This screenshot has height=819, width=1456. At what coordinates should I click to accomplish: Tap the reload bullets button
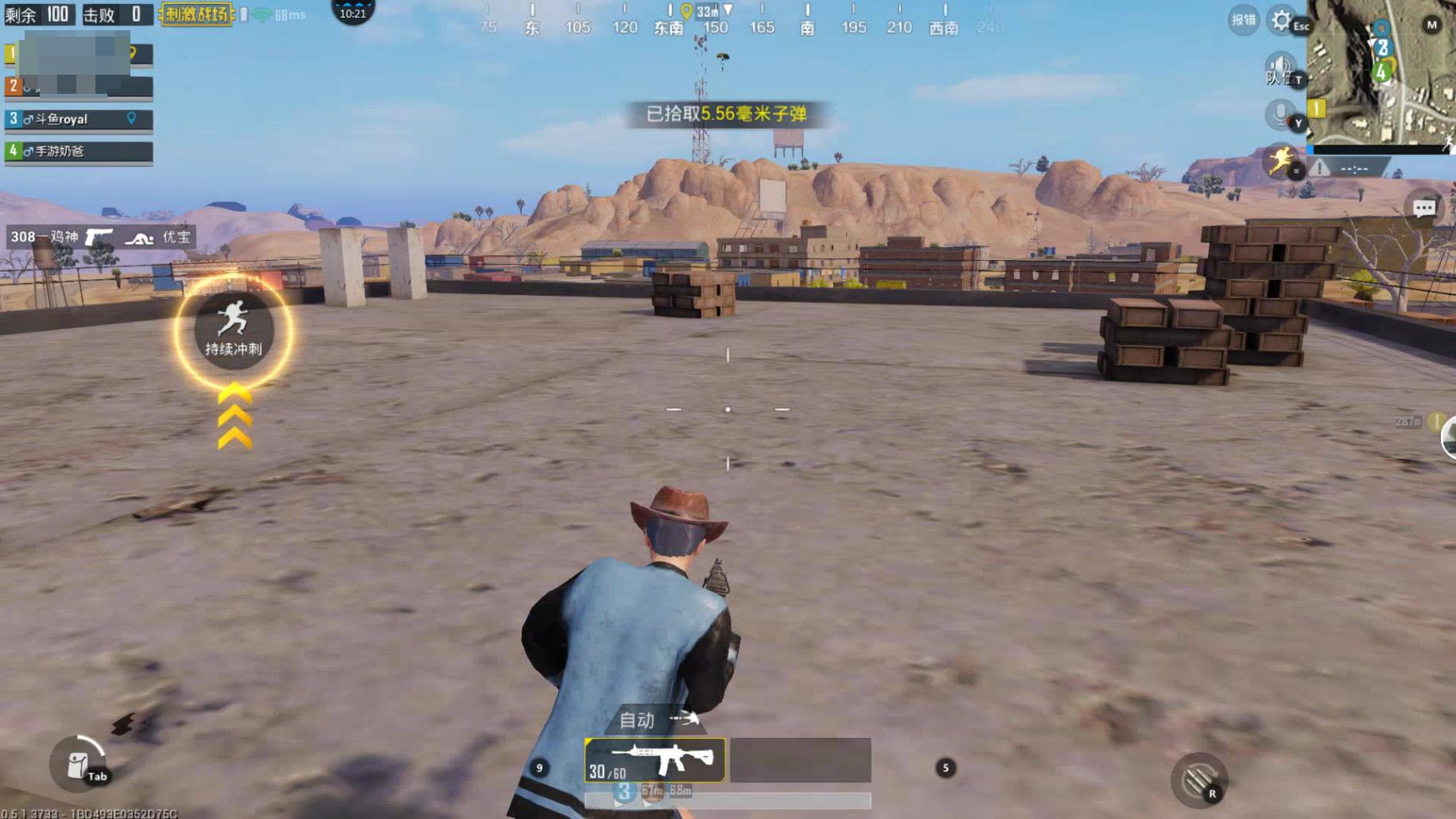pyautogui.click(x=1198, y=781)
